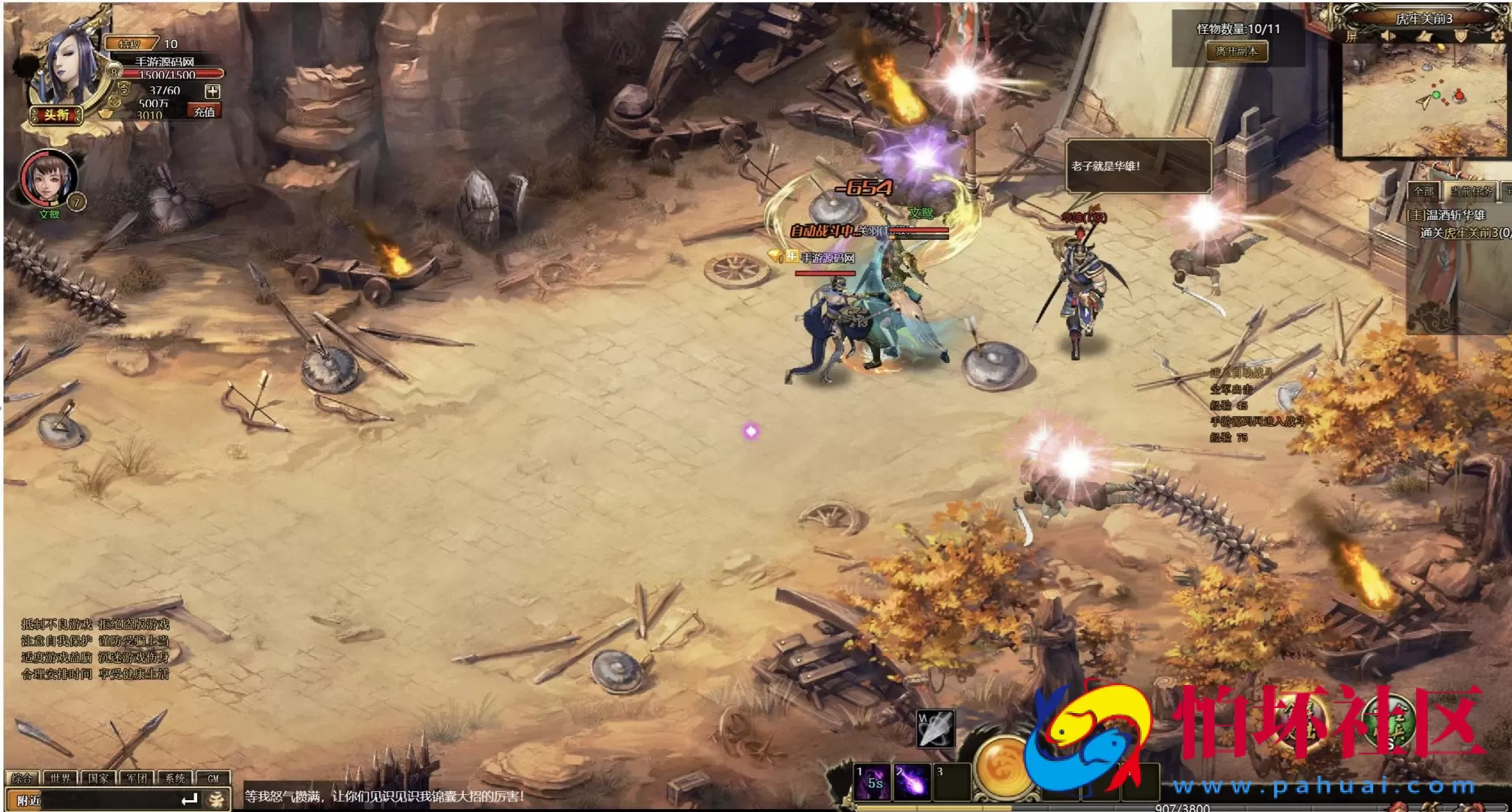Open the 充值 recharge shop
The height and width of the screenshot is (812, 1512).
coord(205,111)
